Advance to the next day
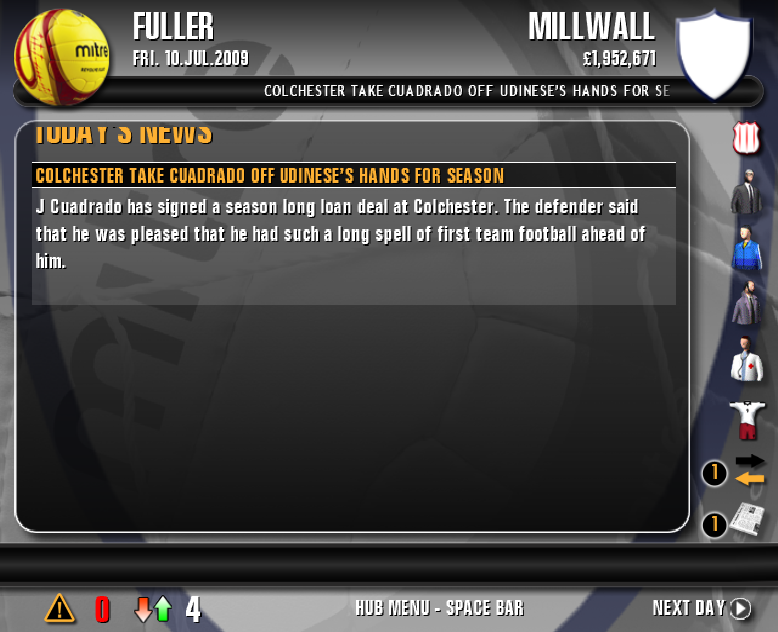Screen dimensions: 778x632 (x=701, y=608)
